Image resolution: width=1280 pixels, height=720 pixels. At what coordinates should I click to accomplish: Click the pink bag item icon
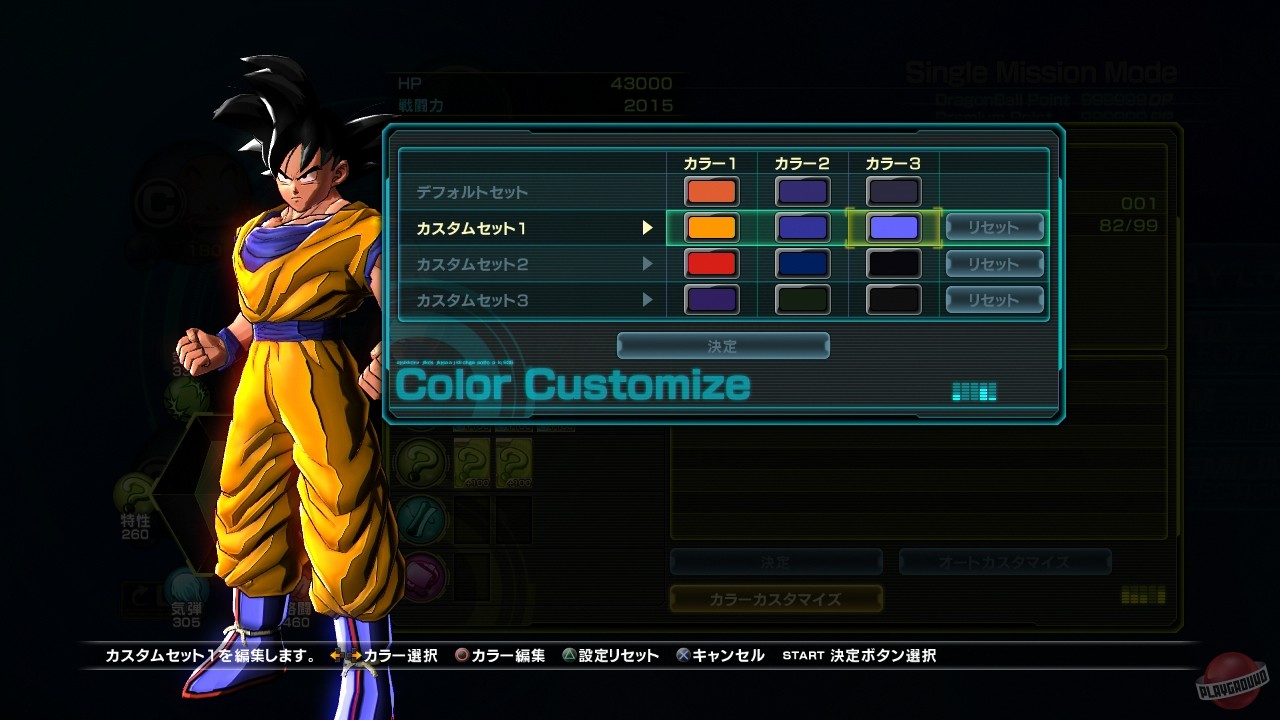422,573
